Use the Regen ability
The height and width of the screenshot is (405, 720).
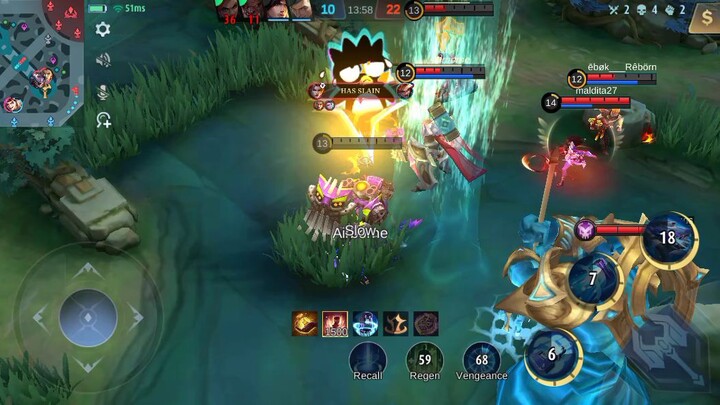[x=425, y=359]
